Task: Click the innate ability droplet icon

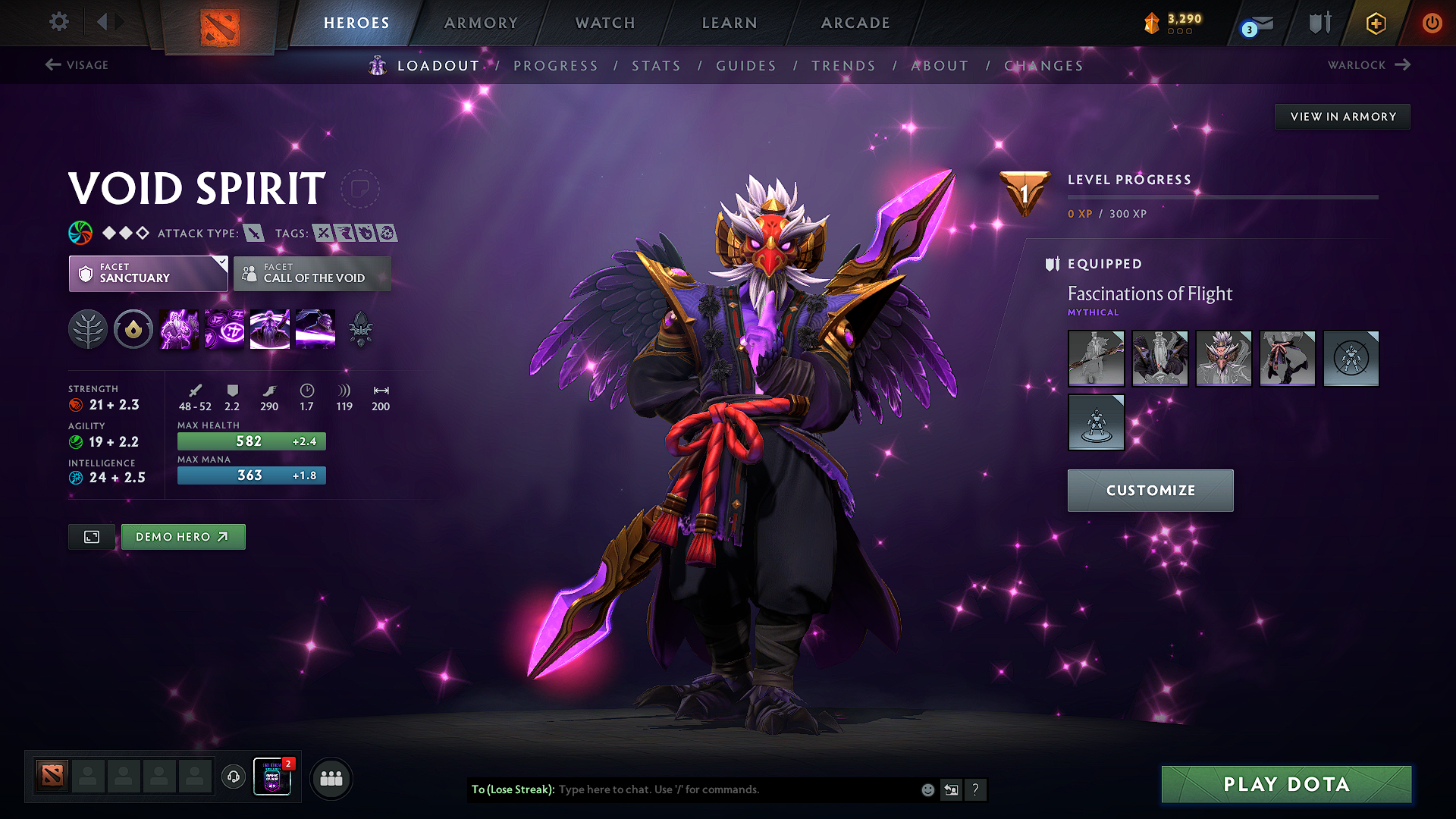Action: (x=133, y=328)
